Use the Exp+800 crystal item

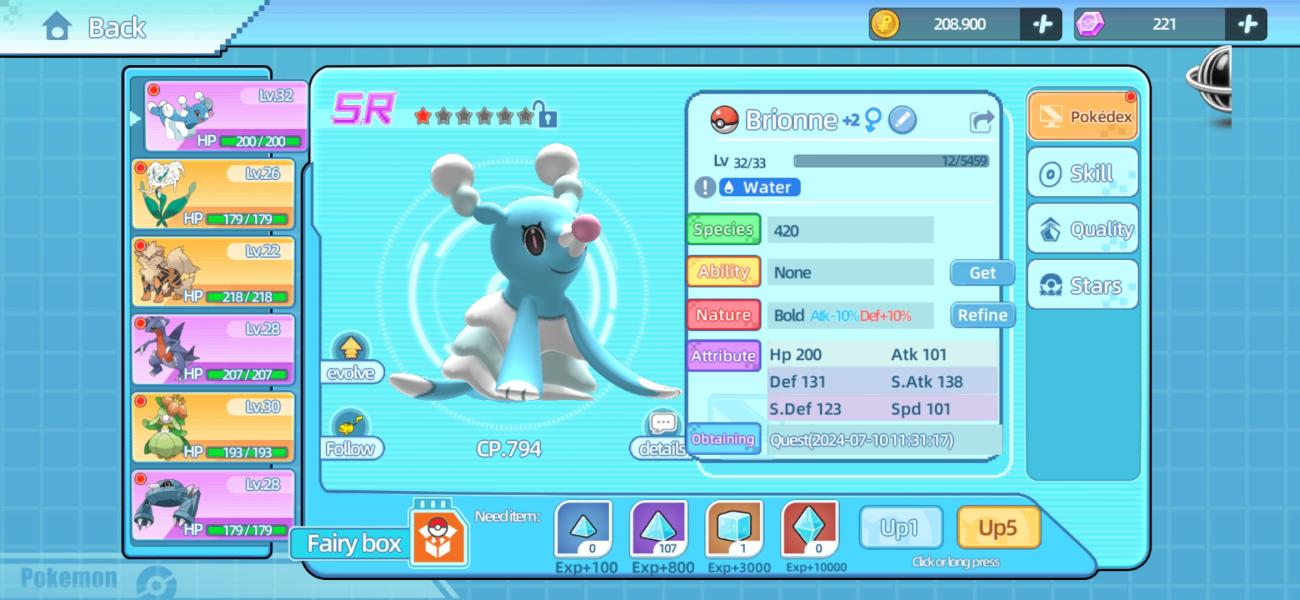click(658, 530)
